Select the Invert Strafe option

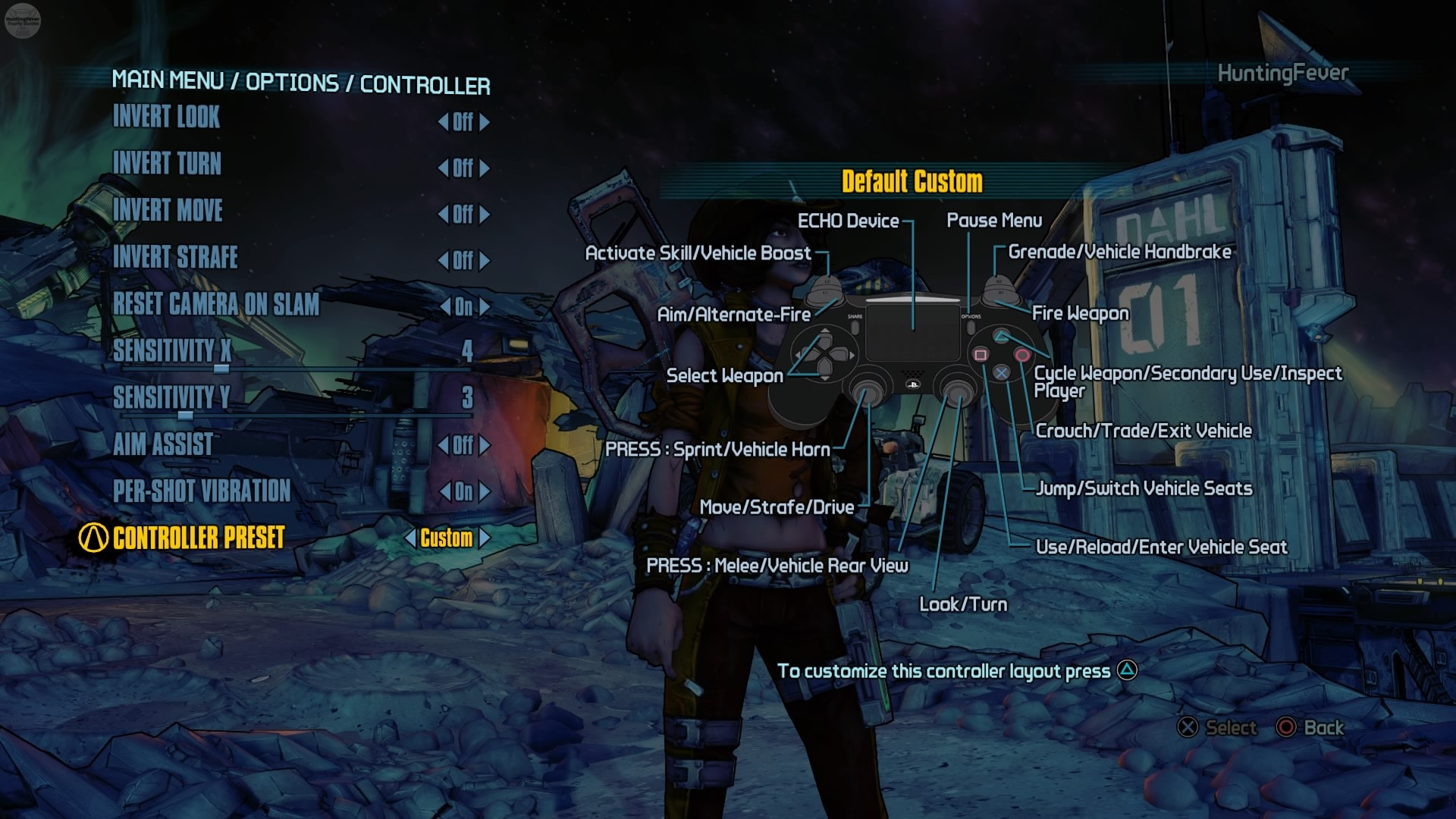click(175, 257)
